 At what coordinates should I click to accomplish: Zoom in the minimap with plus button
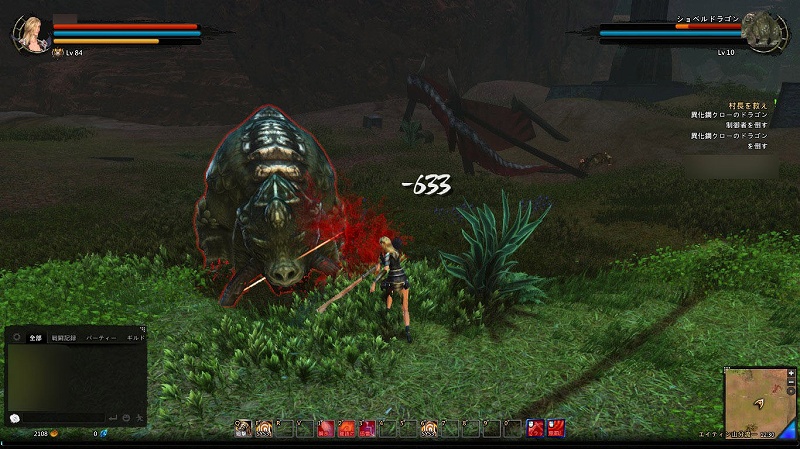click(791, 373)
